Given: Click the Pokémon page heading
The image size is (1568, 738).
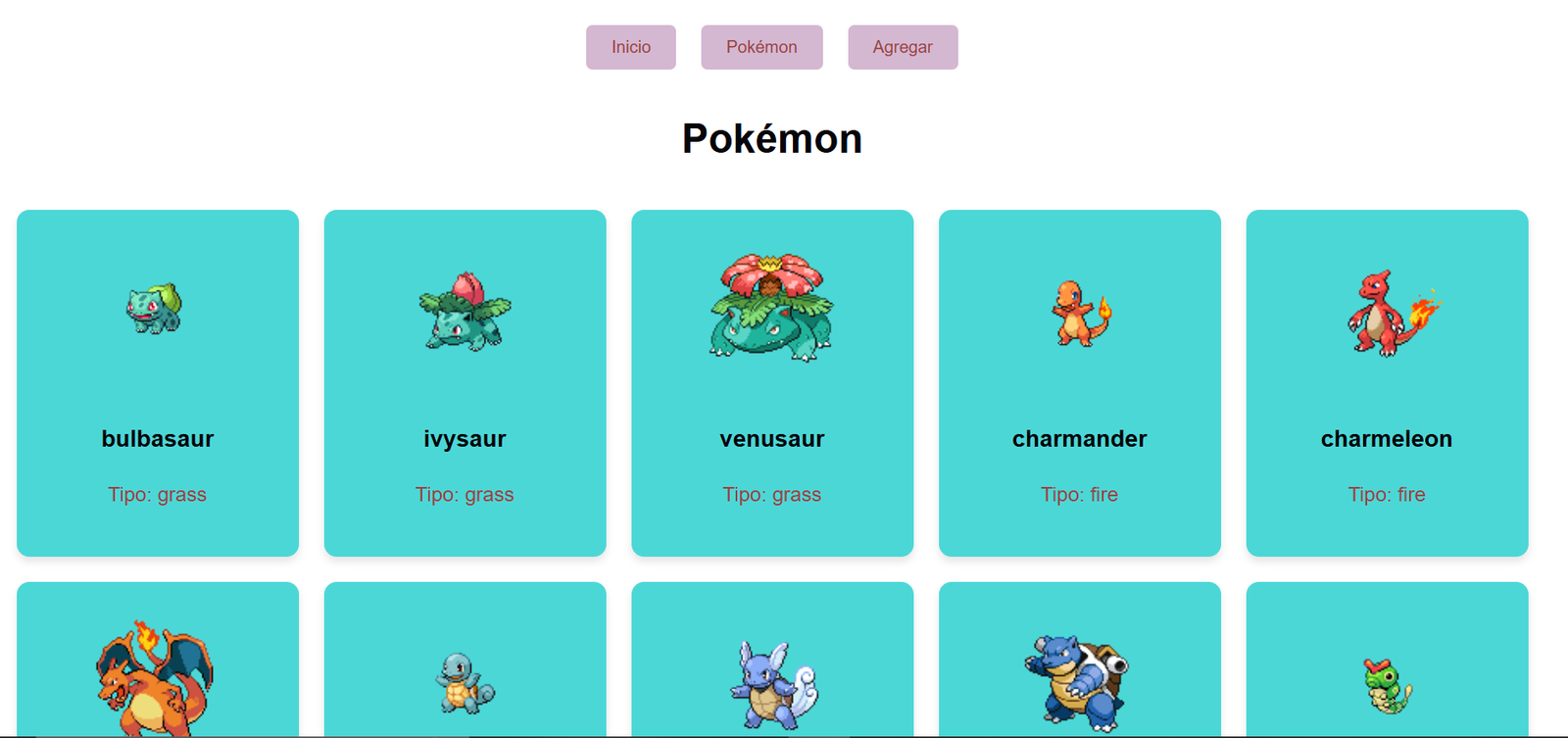Looking at the screenshot, I should (x=771, y=138).
